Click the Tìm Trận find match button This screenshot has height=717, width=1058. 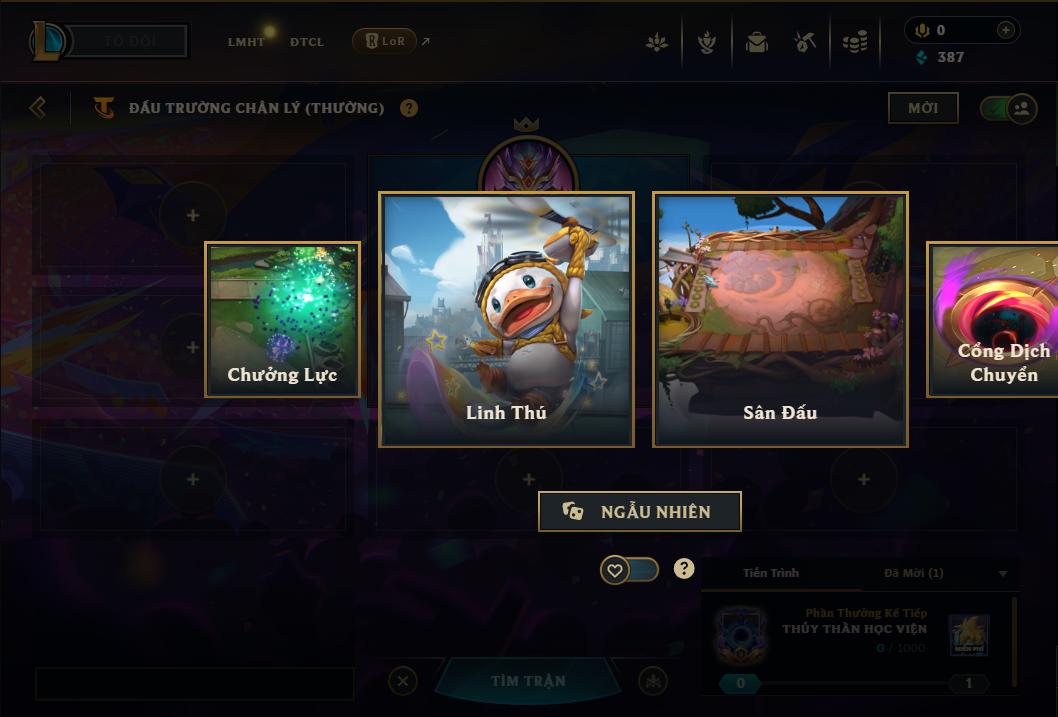(528, 681)
